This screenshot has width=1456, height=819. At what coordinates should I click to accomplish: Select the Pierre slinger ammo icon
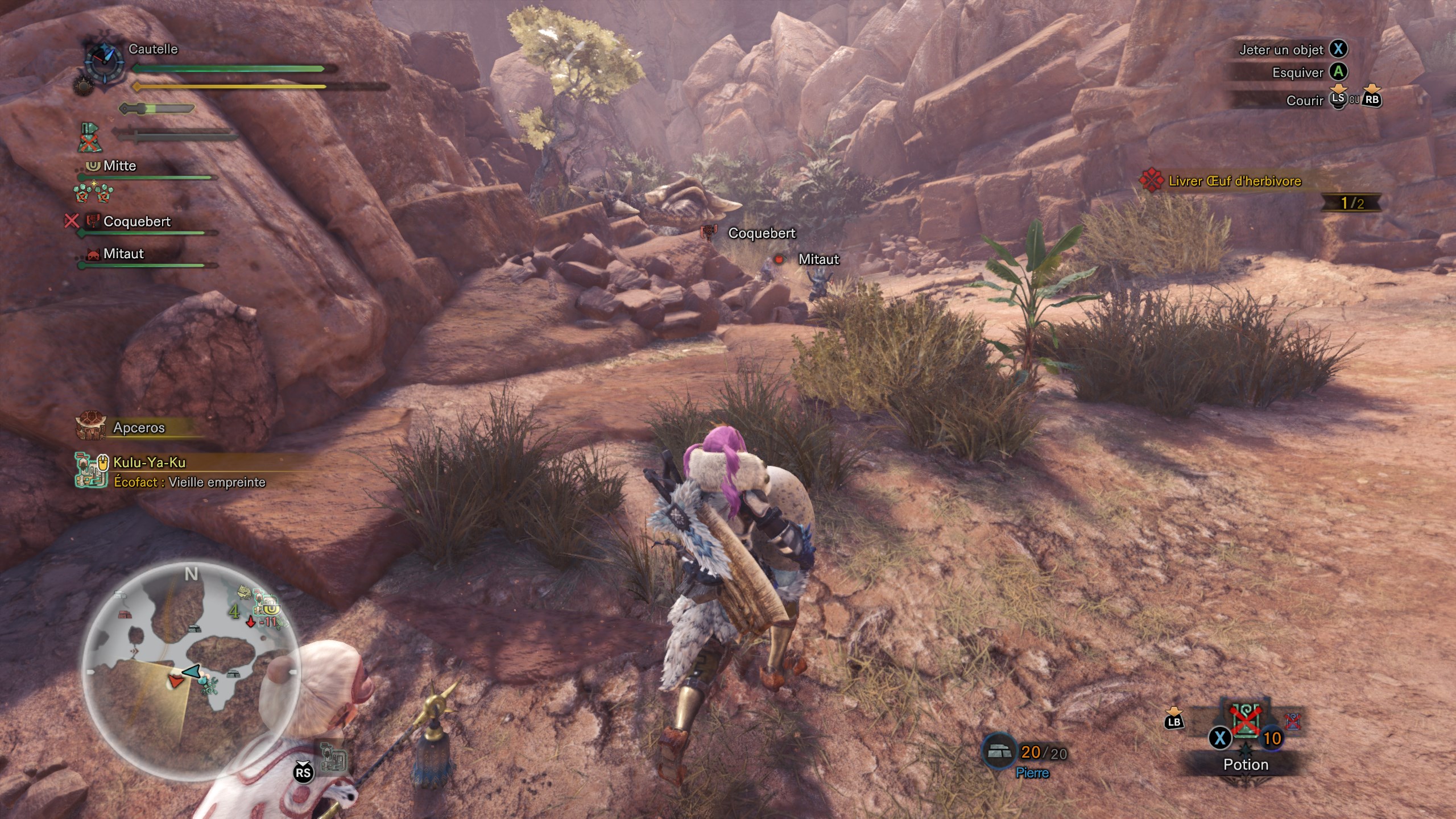(x=999, y=752)
